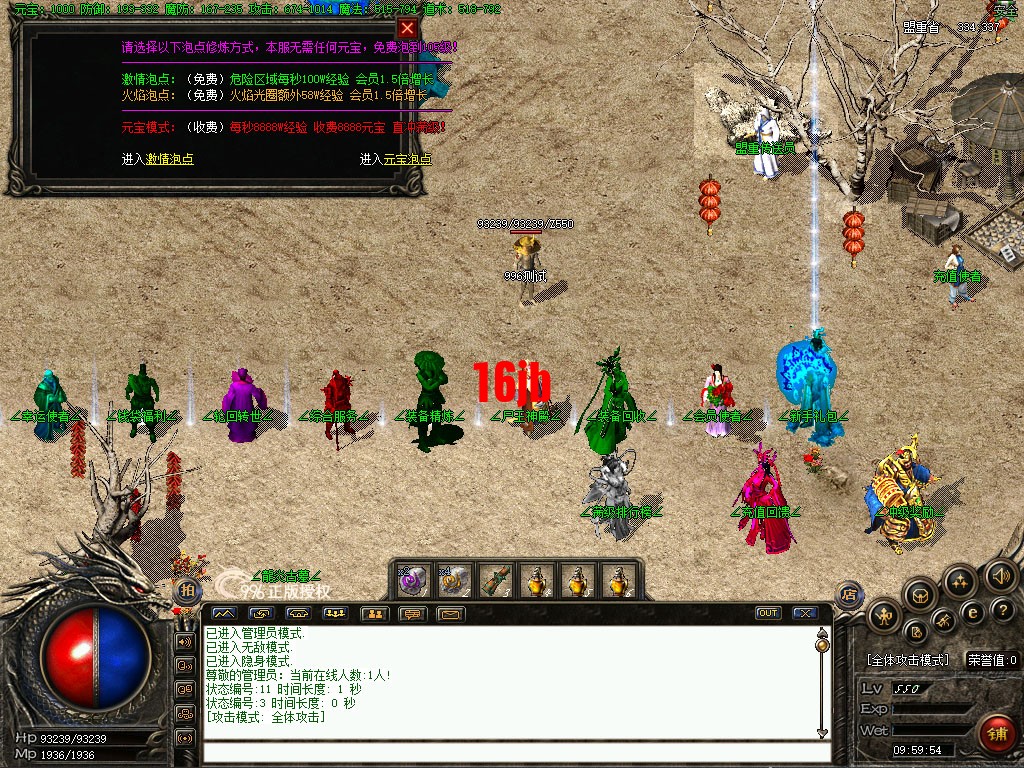Open the round 店 shop button

(850, 594)
